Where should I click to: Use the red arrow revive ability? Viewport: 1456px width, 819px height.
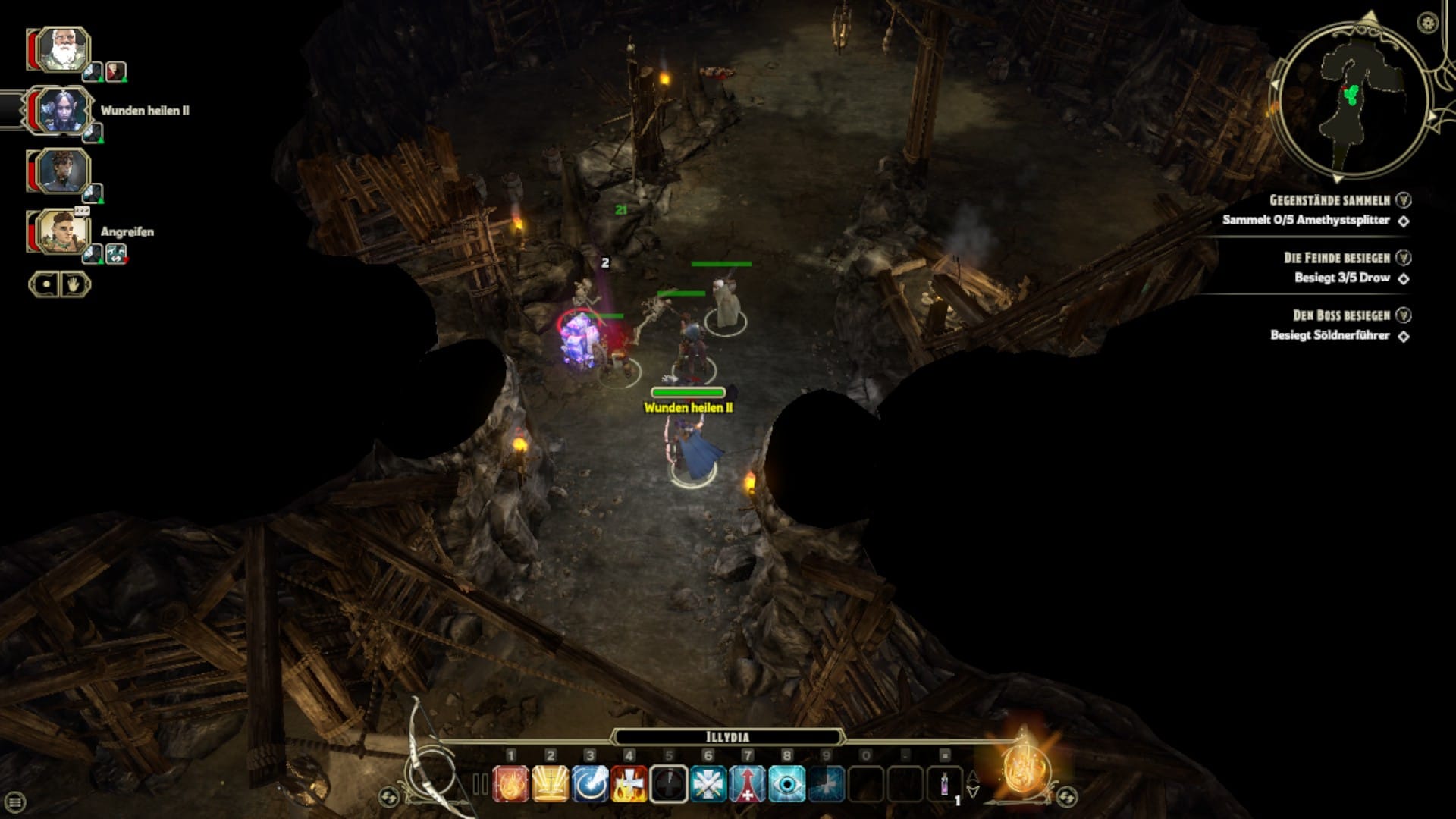[x=748, y=784]
